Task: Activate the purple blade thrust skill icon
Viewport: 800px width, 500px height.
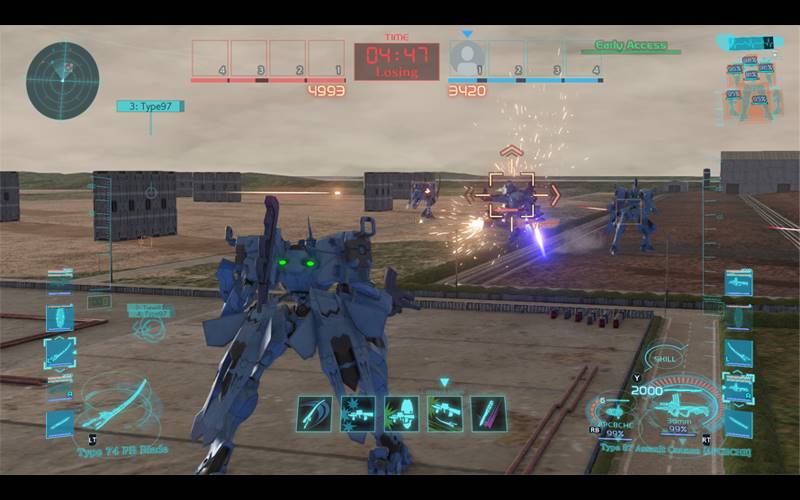Action: coord(489,413)
